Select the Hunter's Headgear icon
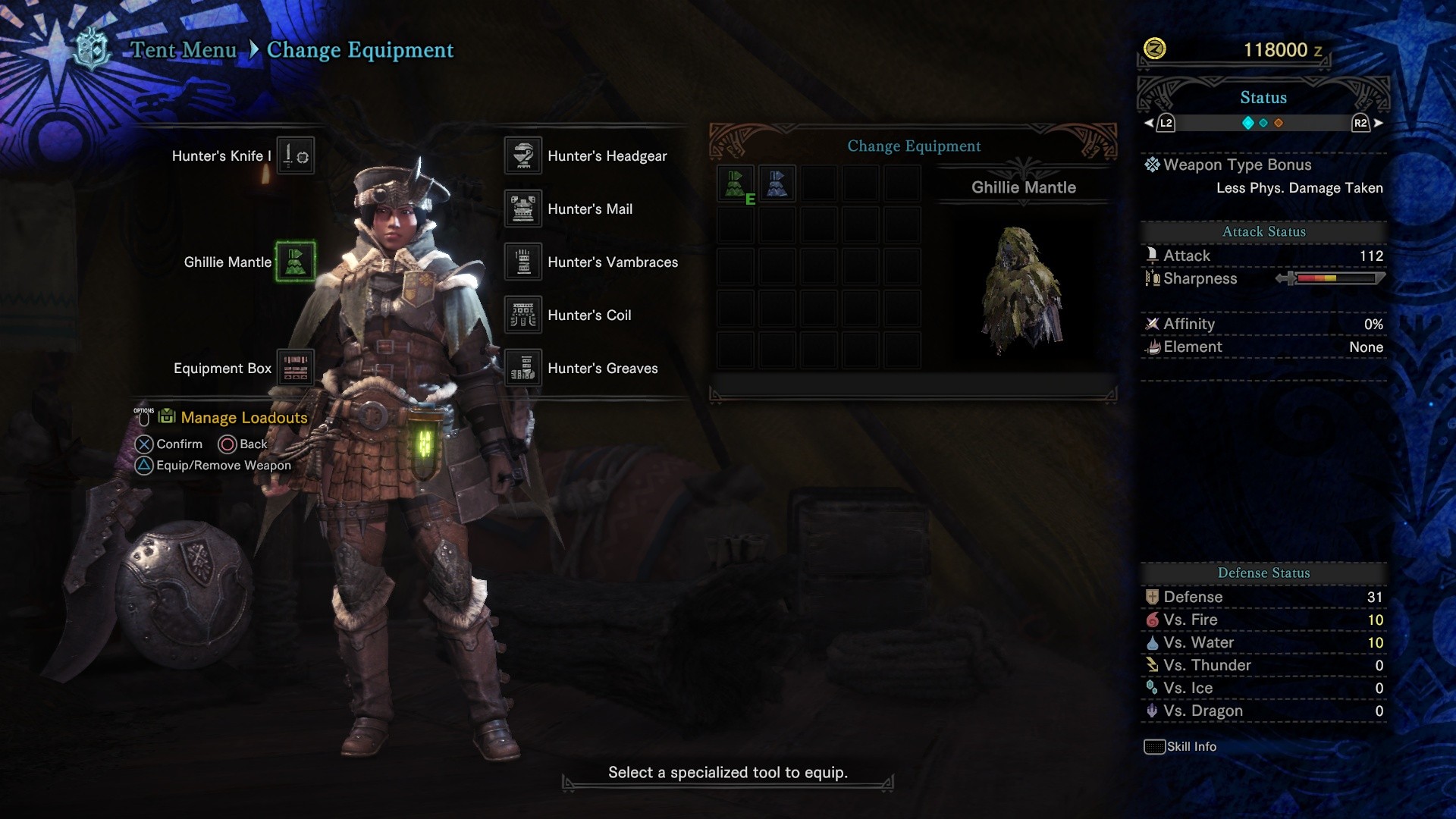The width and height of the screenshot is (1456, 819). [x=522, y=155]
